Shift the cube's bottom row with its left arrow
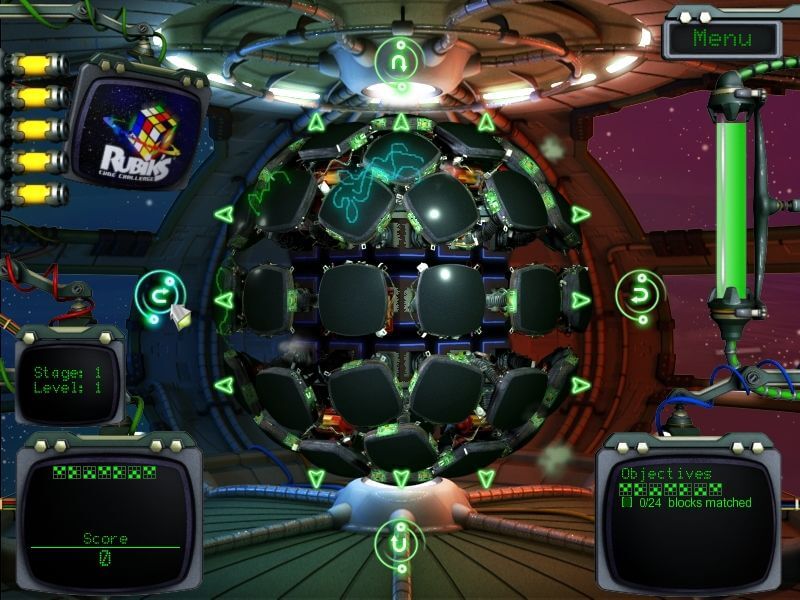800x600 pixels. 223,385
